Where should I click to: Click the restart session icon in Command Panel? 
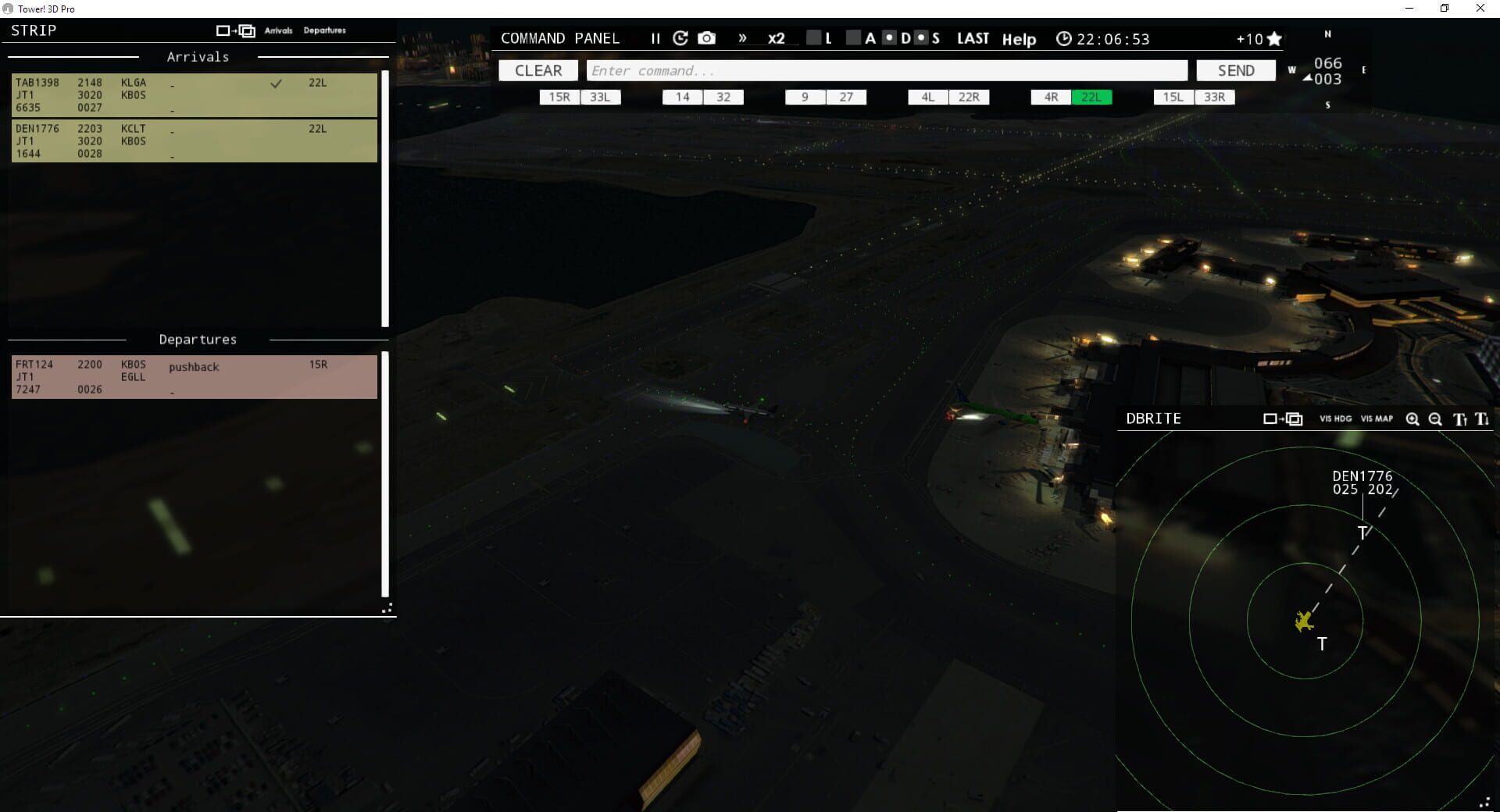point(680,37)
